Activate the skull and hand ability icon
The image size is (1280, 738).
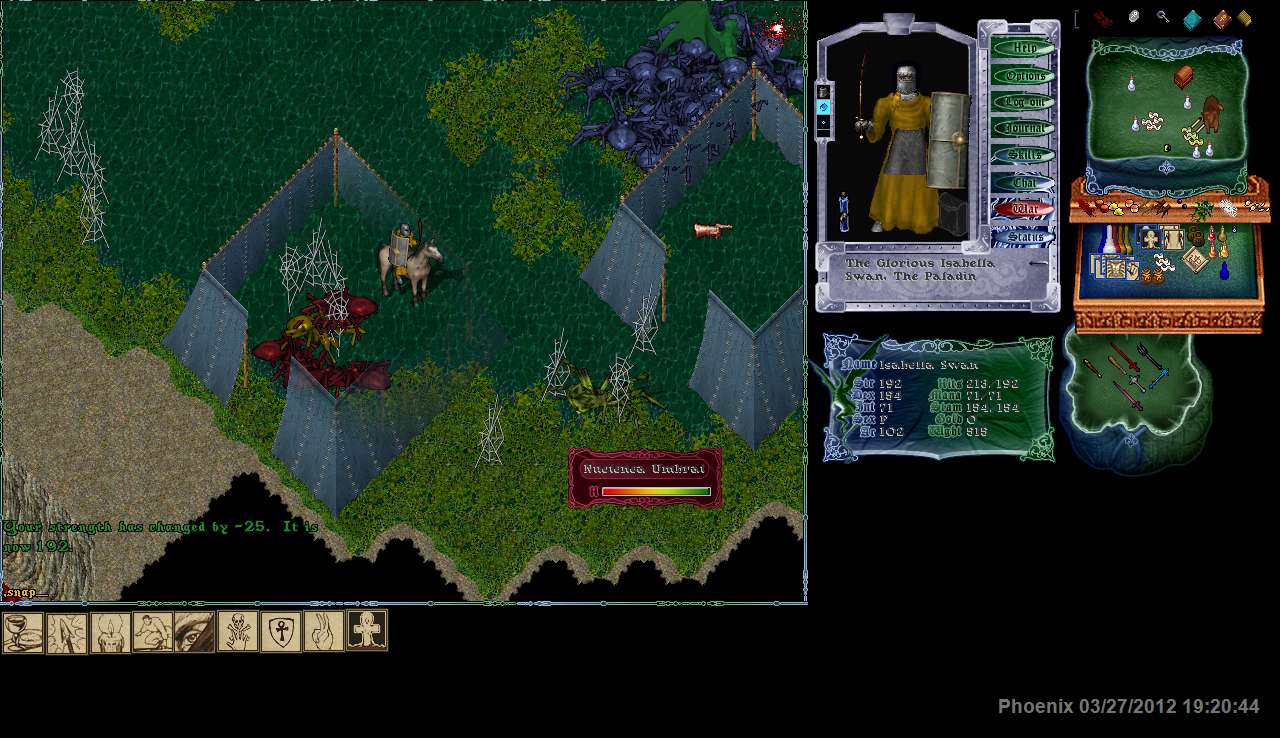[x=238, y=632]
